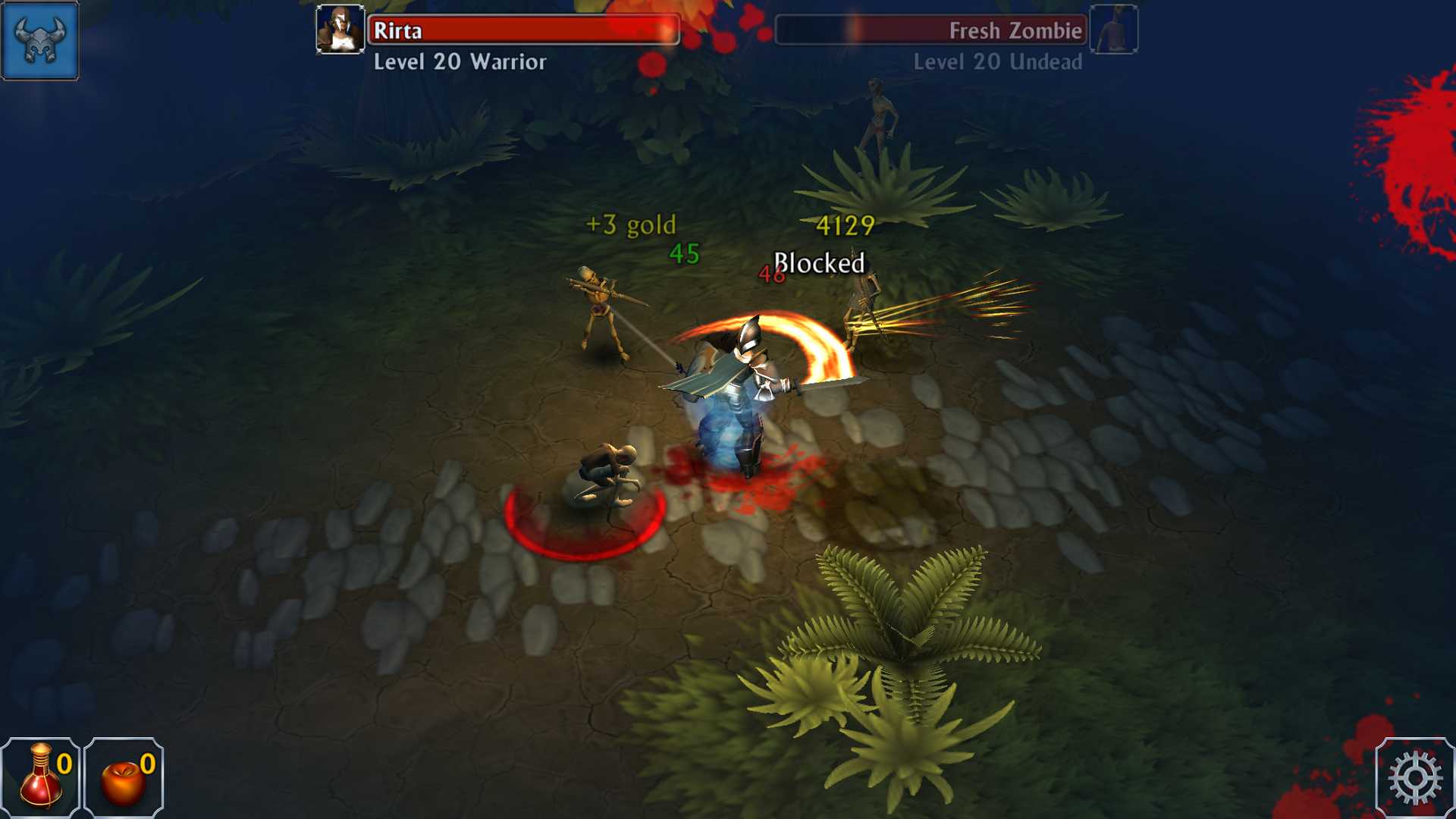Image resolution: width=1456 pixels, height=819 pixels.
Task: Open the gear settings button
Action: point(1414,778)
